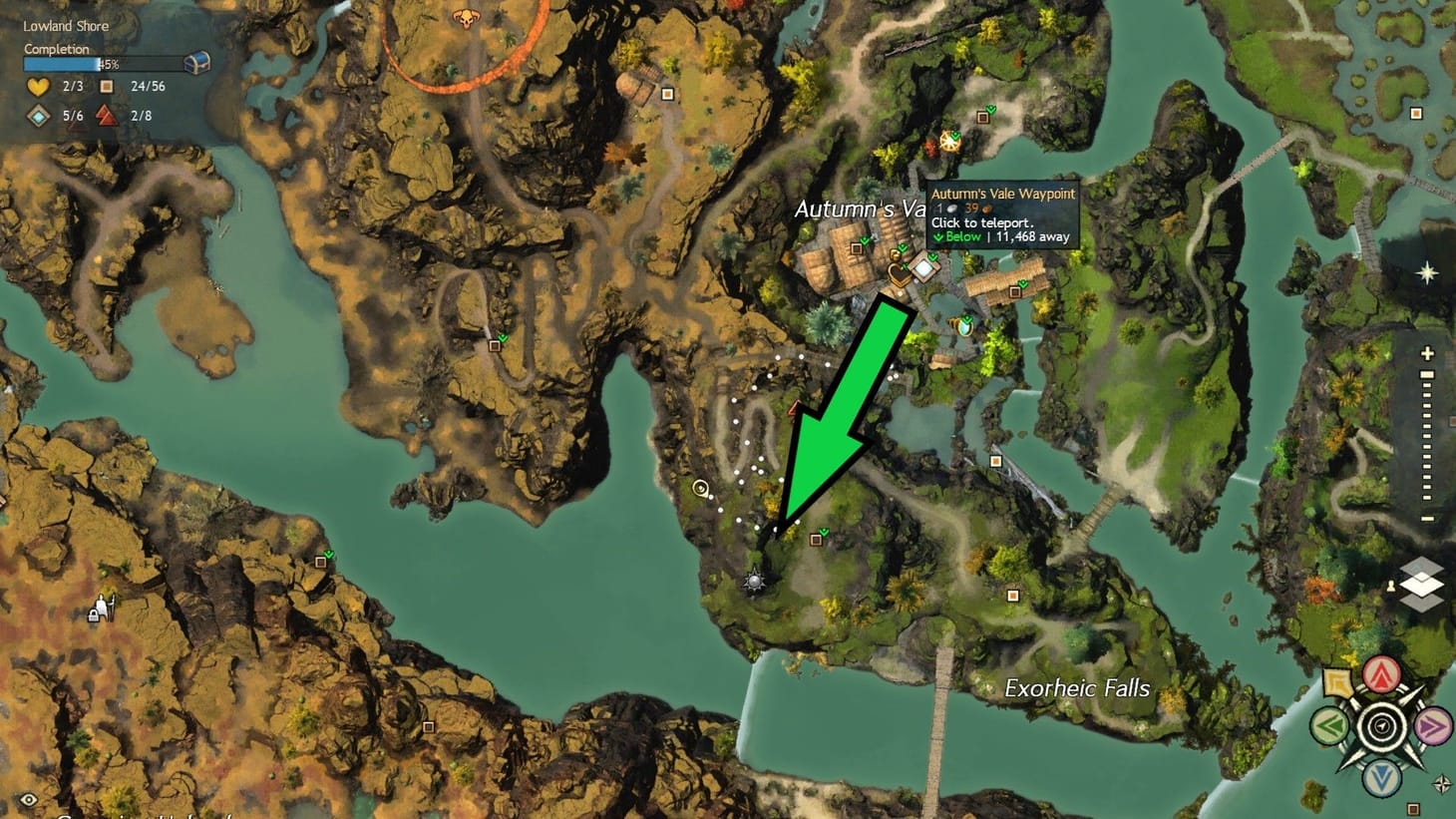
Task: Click the Lowland Shore completion progress bar
Action: pyautogui.click(x=105, y=63)
